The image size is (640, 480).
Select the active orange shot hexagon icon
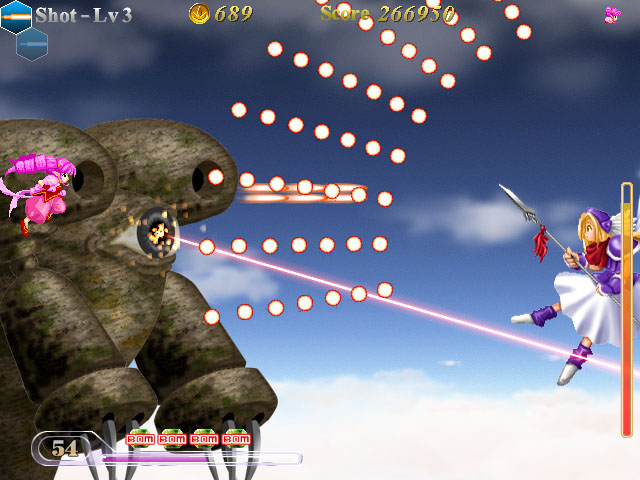pos(16,16)
